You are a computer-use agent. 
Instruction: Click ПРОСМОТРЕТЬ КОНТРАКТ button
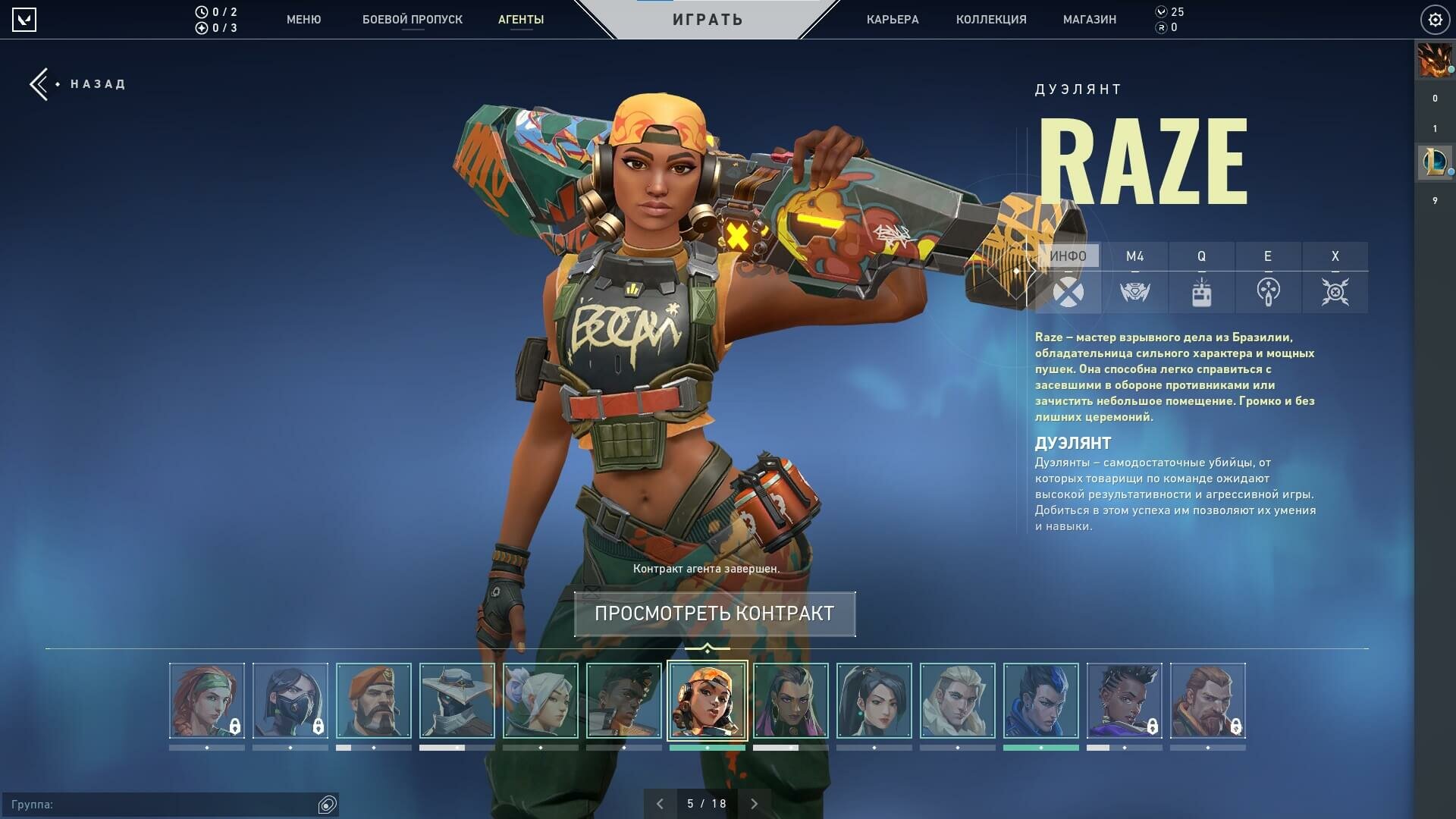[x=714, y=613]
